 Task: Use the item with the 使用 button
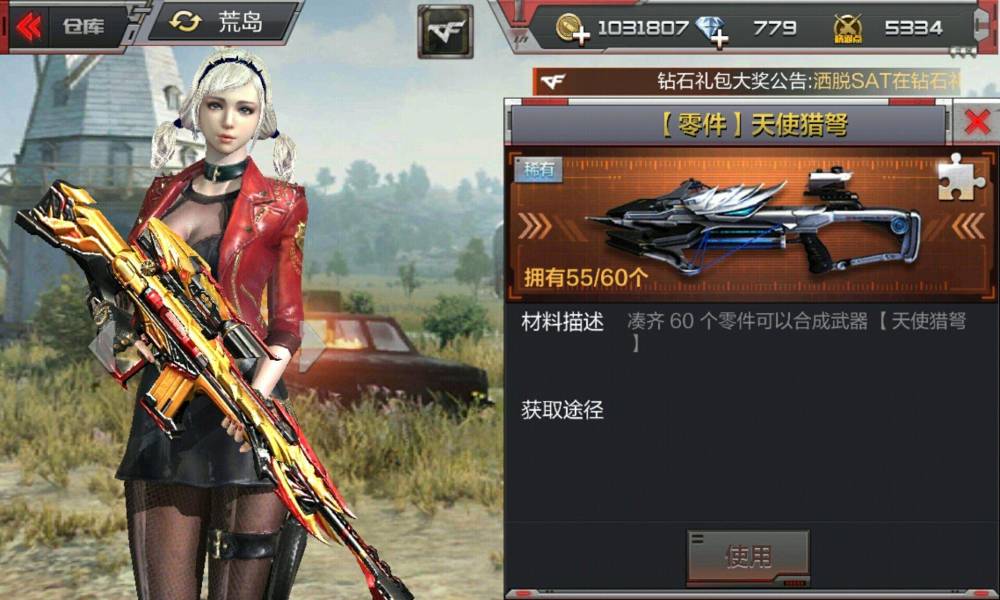tap(748, 556)
